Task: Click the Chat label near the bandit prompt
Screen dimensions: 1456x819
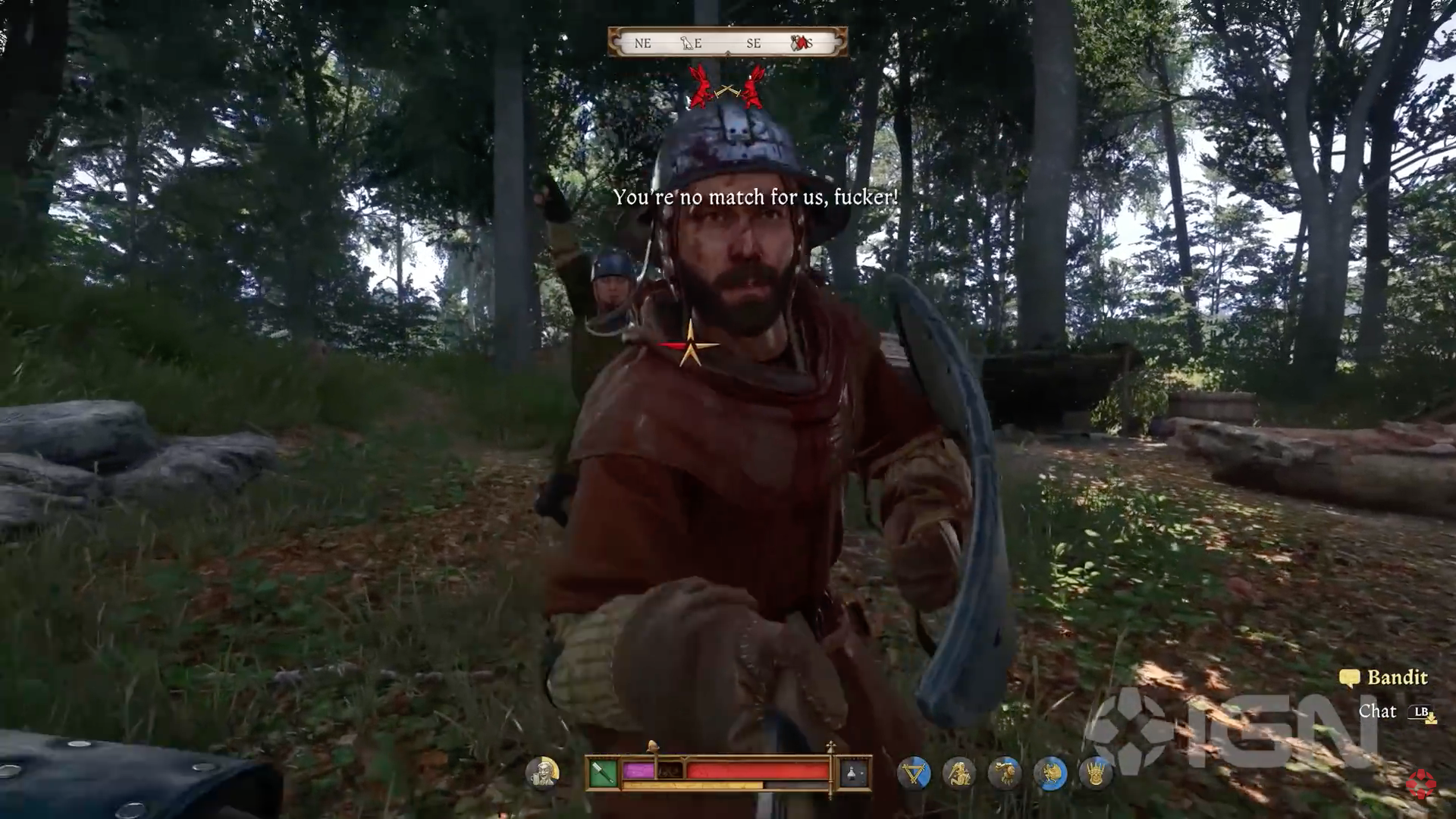Action: (x=1377, y=712)
